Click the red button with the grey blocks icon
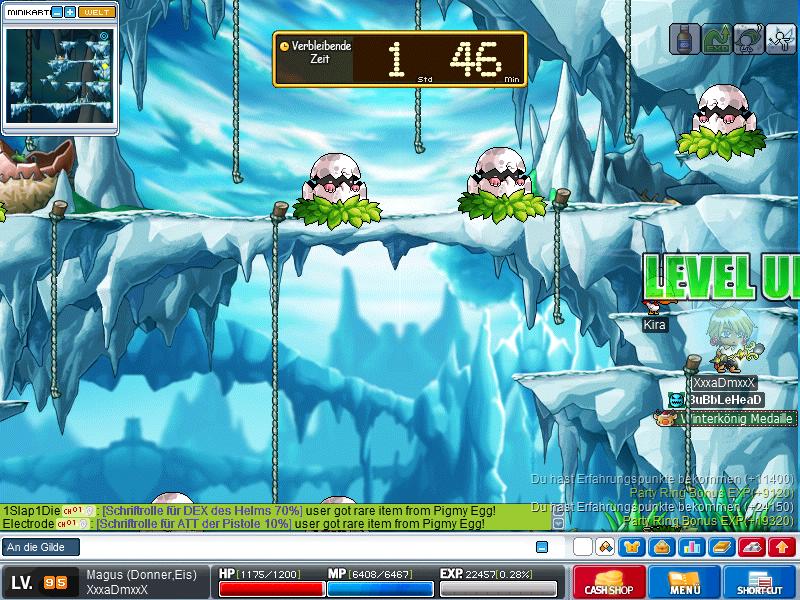This screenshot has width=800, height=600. point(753,547)
